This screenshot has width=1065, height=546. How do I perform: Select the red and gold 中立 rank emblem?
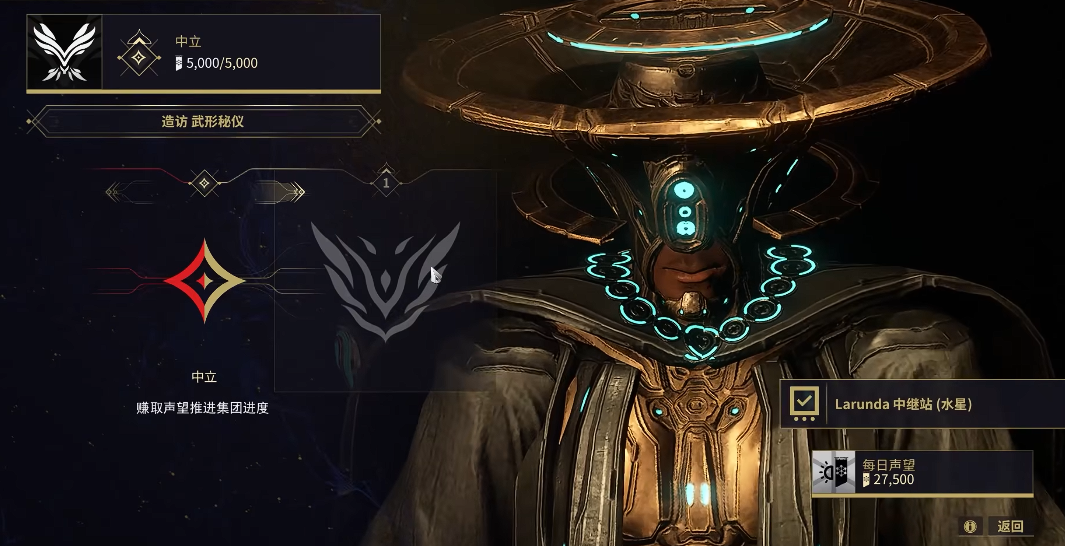204,281
